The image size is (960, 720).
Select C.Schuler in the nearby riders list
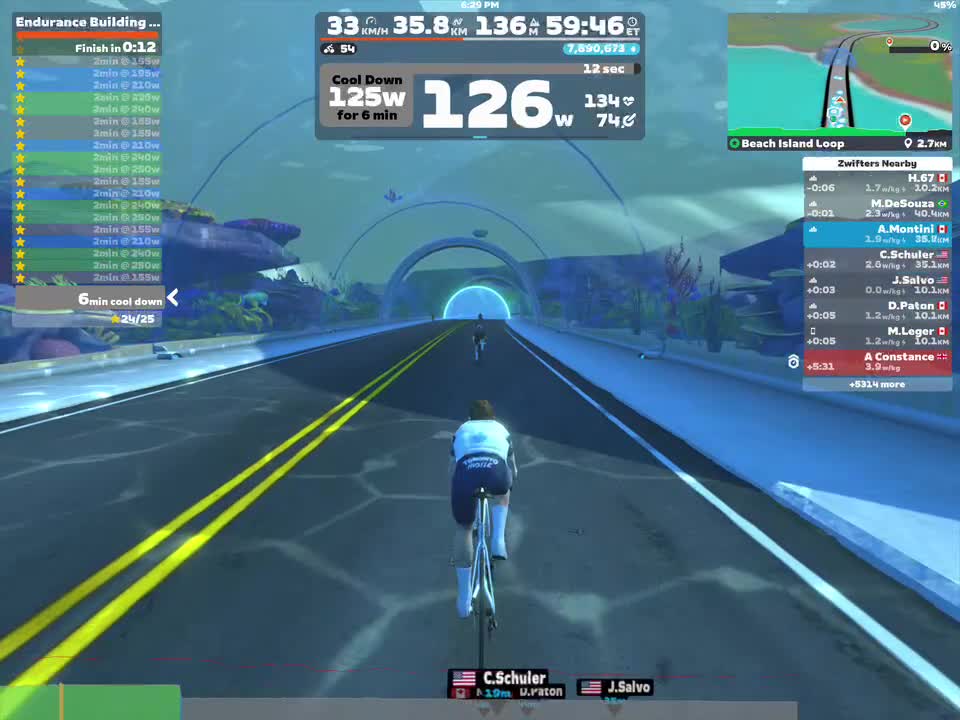point(877,259)
